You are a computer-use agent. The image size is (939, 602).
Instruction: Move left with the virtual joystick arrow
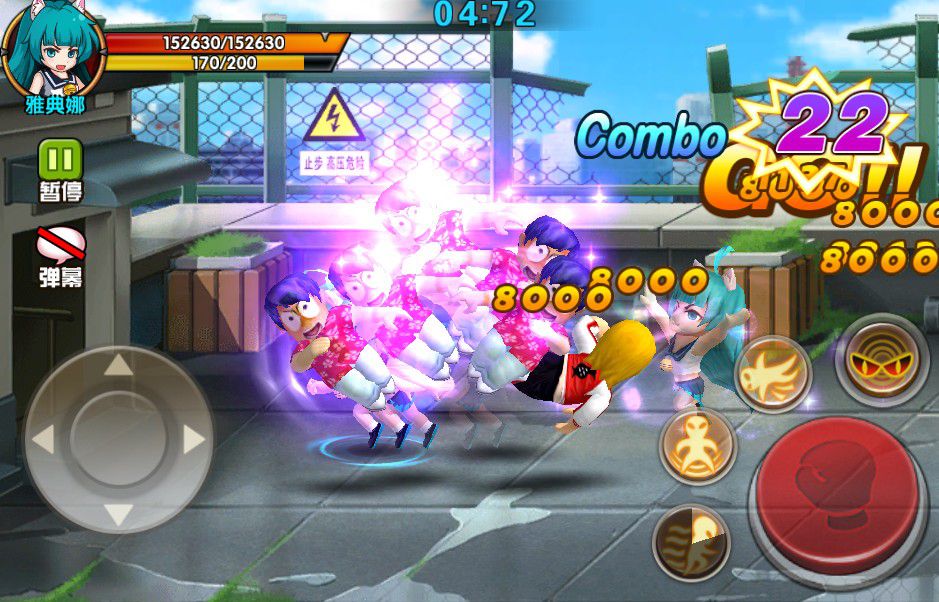[x=43, y=439]
